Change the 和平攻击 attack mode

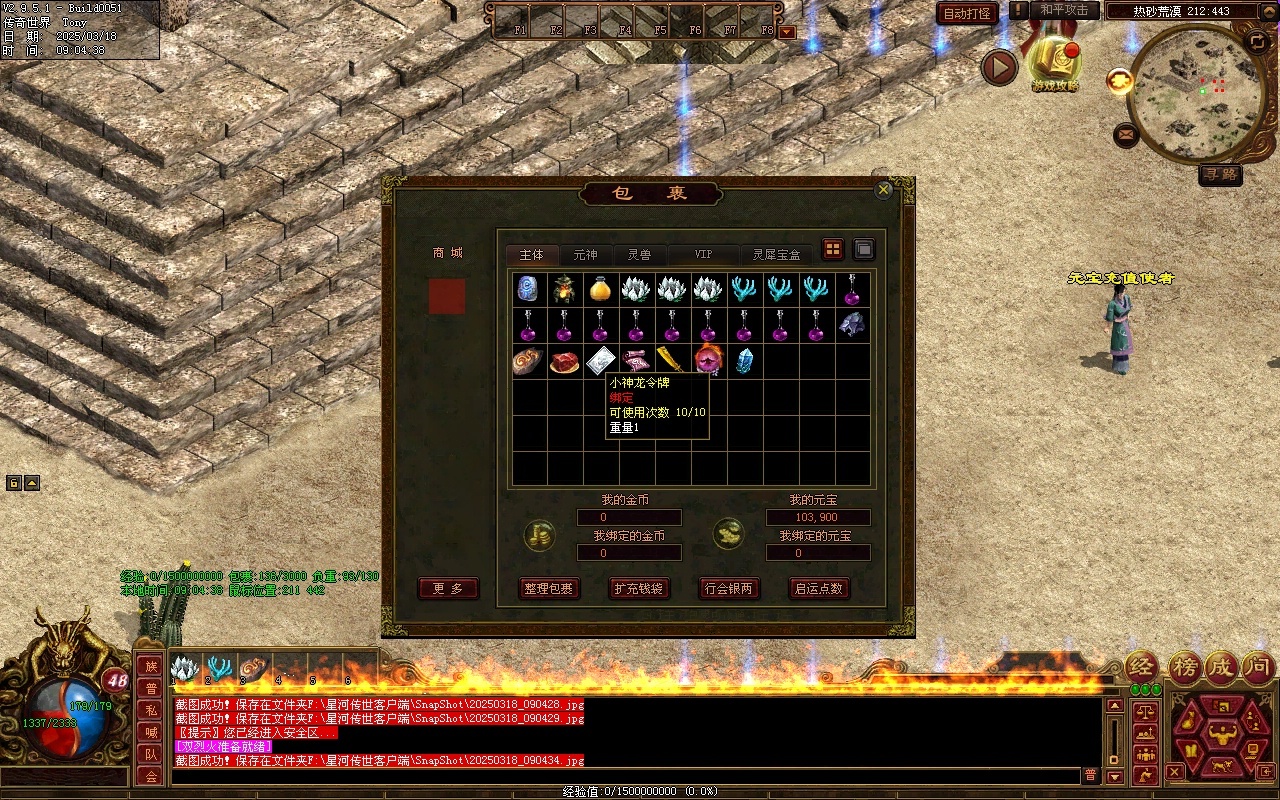coord(1064,10)
